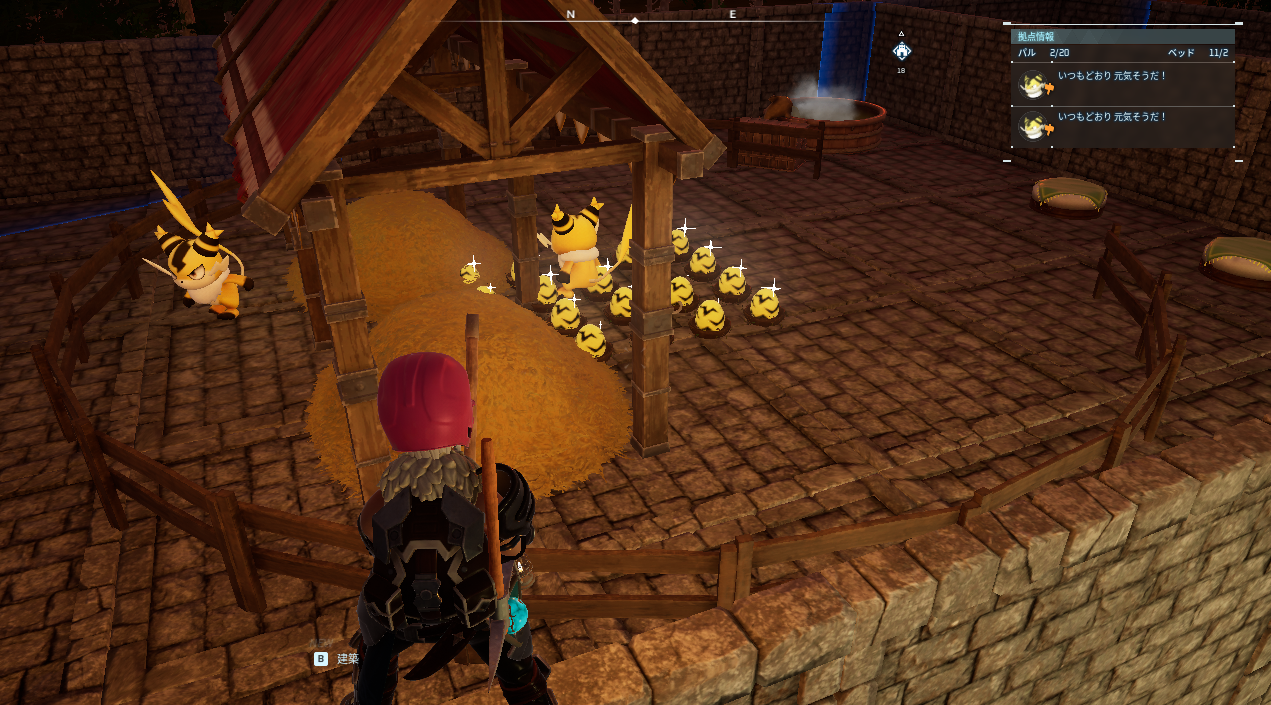Click the base marker icon below the compass
Viewport: 1271px width, 705px height.
click(x=901, y=51)
